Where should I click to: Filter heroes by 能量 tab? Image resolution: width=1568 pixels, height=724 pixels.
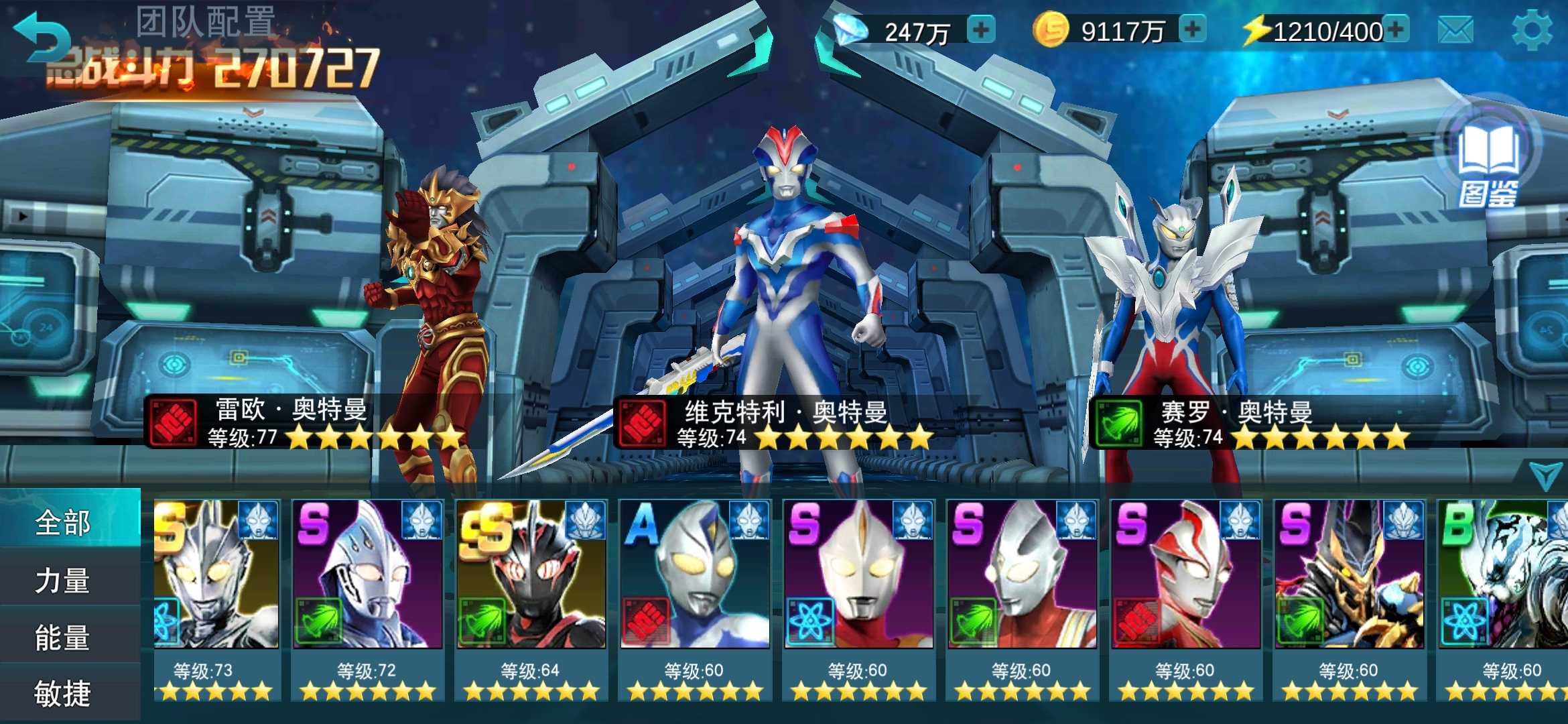coord(64,637)
